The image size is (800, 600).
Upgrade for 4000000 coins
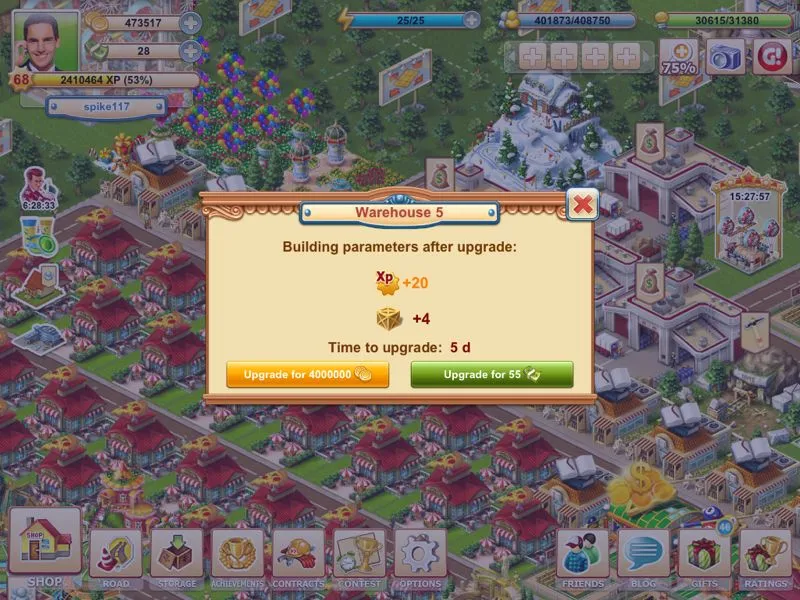tap(307, 374)
